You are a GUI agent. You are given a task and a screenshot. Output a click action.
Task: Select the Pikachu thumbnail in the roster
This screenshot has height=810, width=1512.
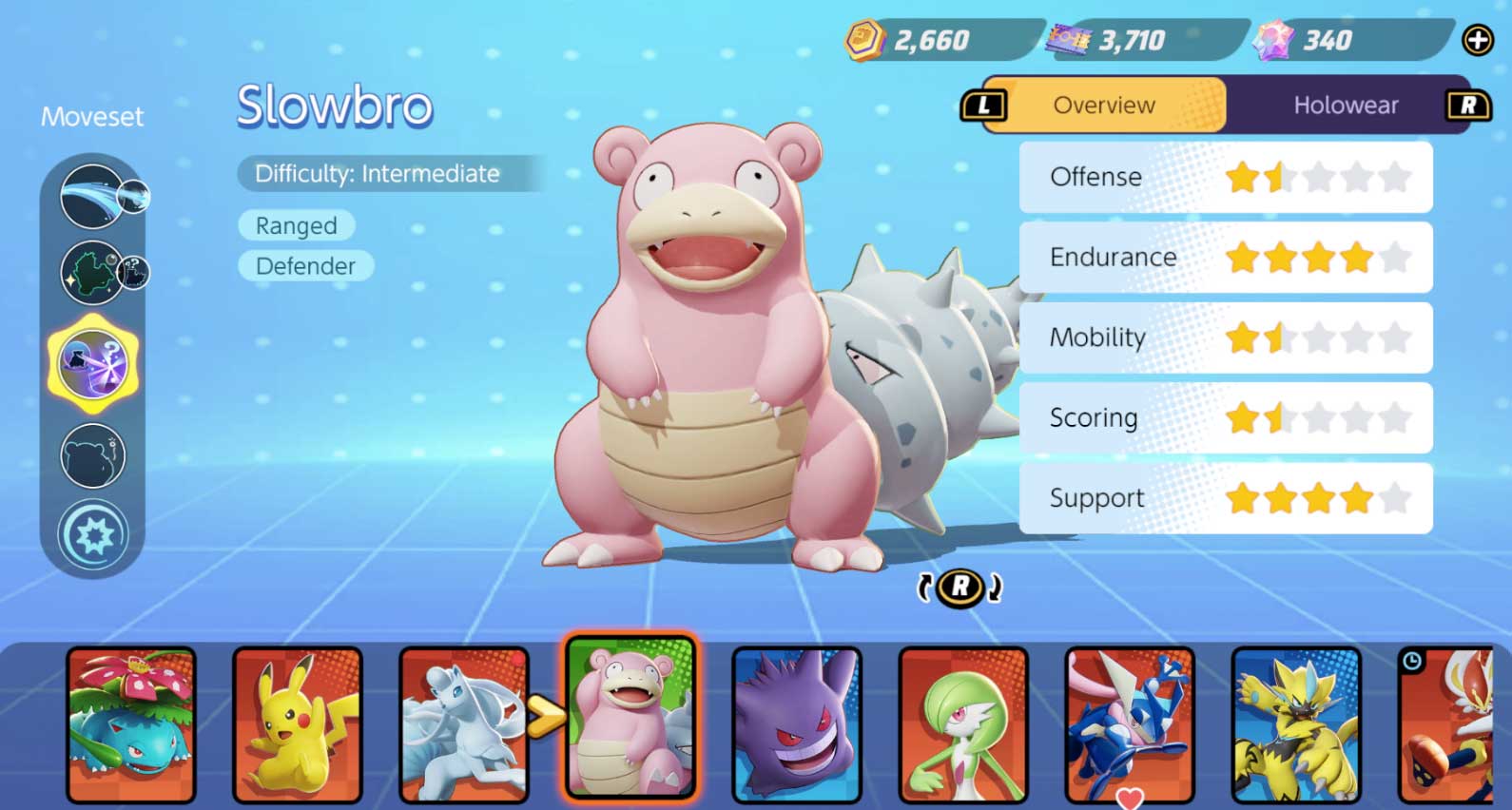pyautogui.click(x=298, y=723)
